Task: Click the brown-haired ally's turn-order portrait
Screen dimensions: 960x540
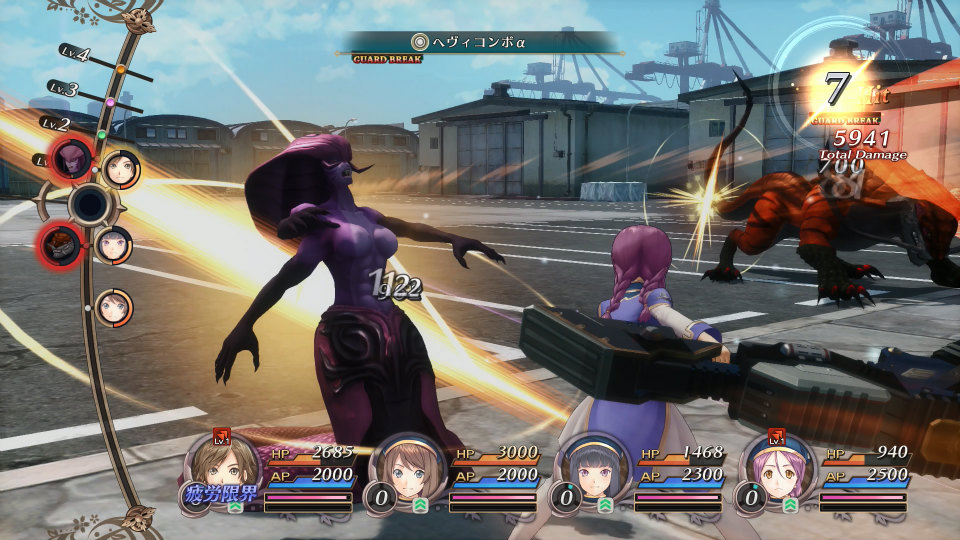Action: pyautogui.click(x=121, y=169)
